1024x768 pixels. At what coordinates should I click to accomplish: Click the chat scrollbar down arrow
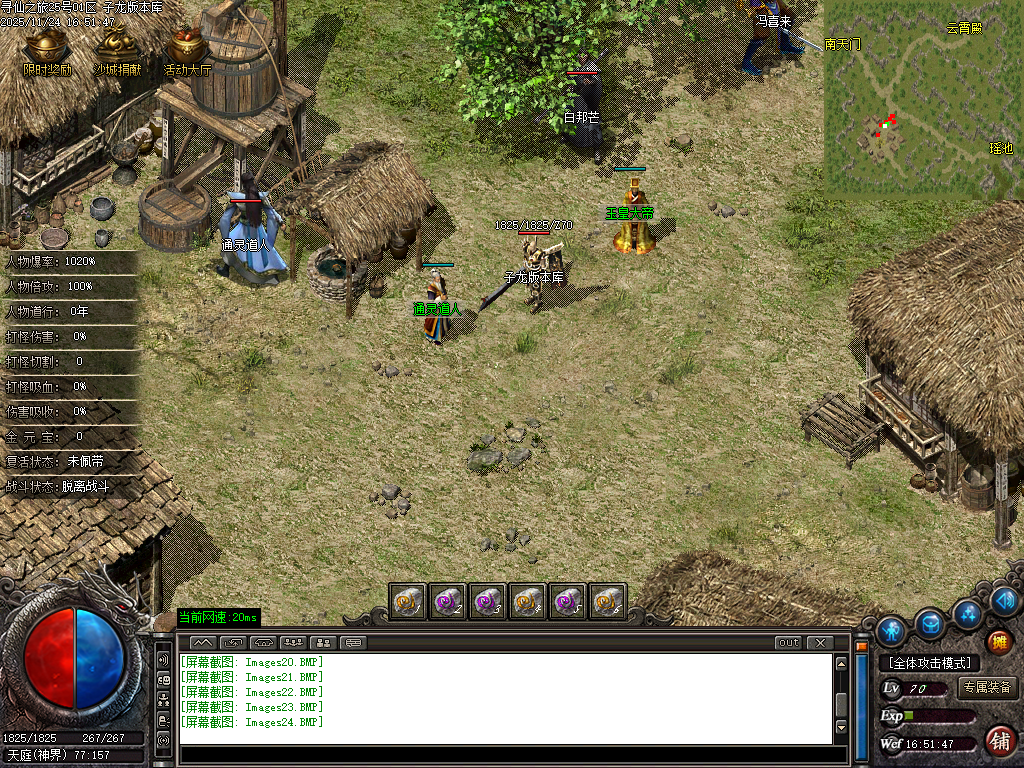[842, 727]
